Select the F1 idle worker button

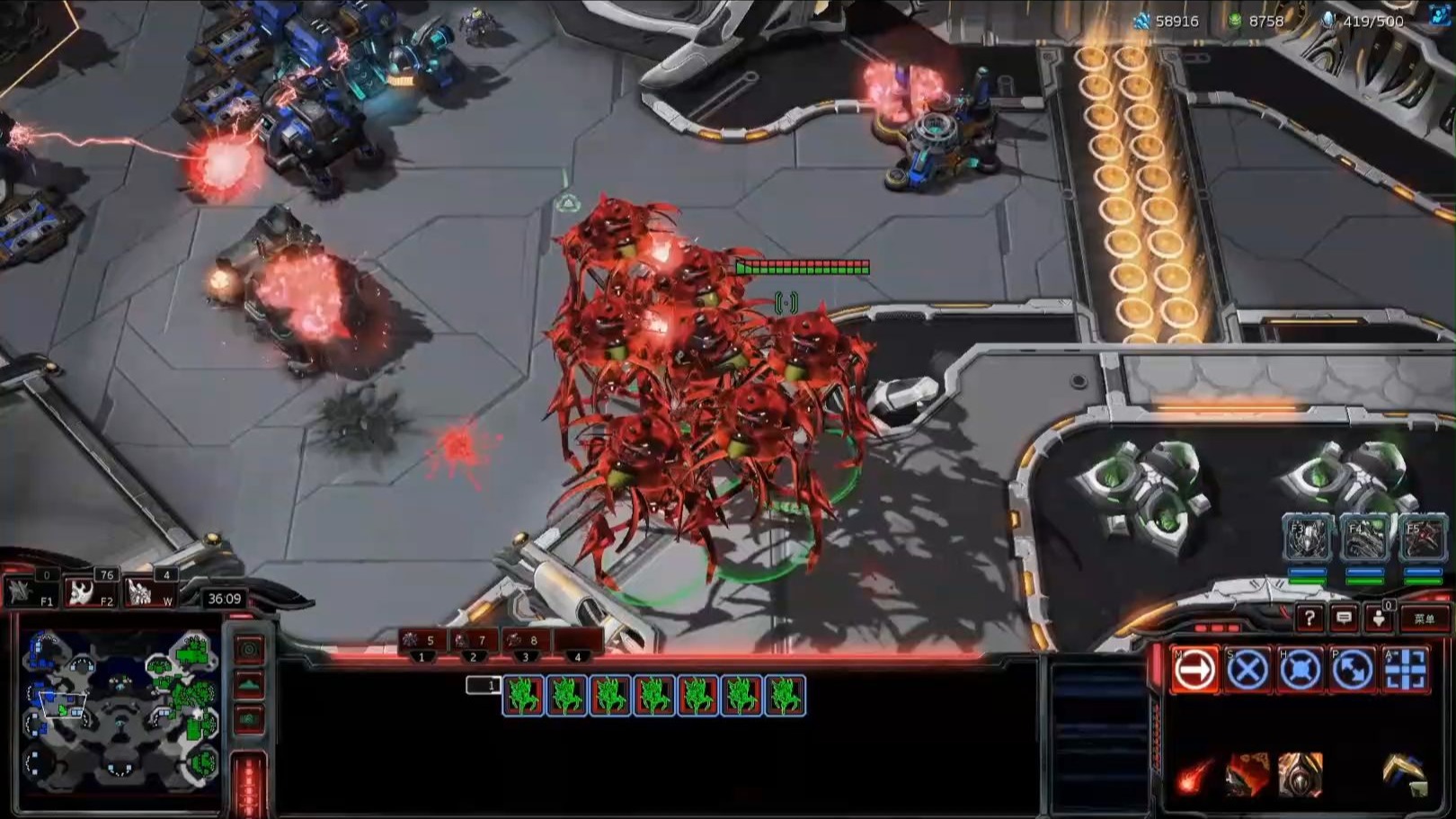(29, 592)
